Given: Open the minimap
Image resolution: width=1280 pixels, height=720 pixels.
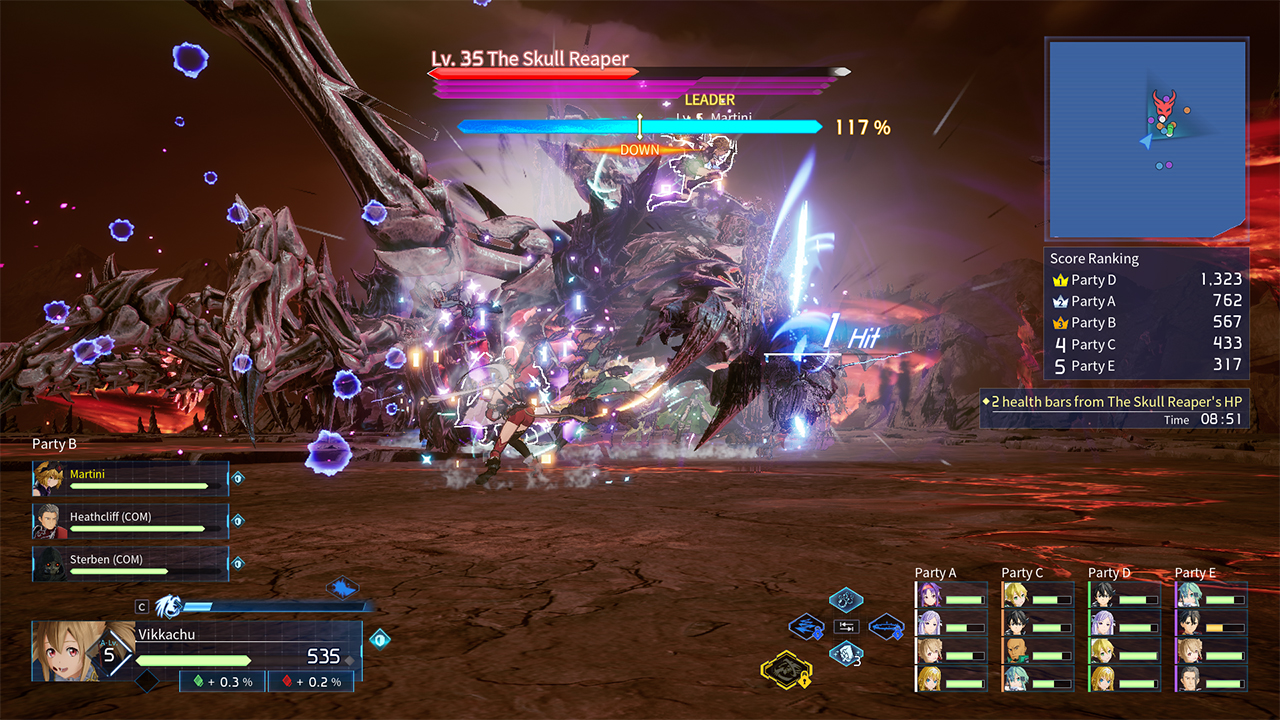Looking at the screenshot, I should coord(1146,139).
